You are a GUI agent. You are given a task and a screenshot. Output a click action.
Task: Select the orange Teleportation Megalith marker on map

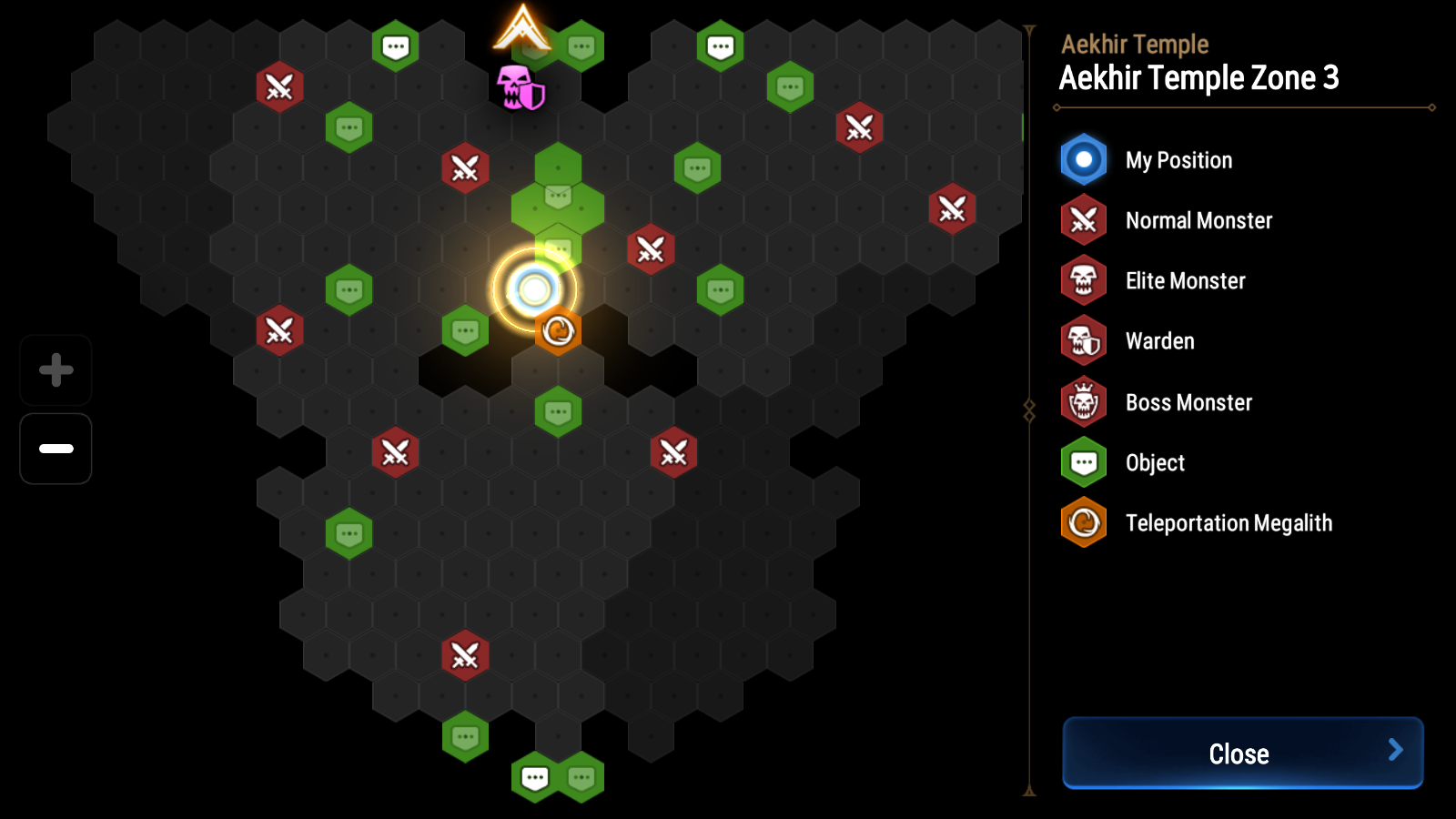[x=559, y=332]
